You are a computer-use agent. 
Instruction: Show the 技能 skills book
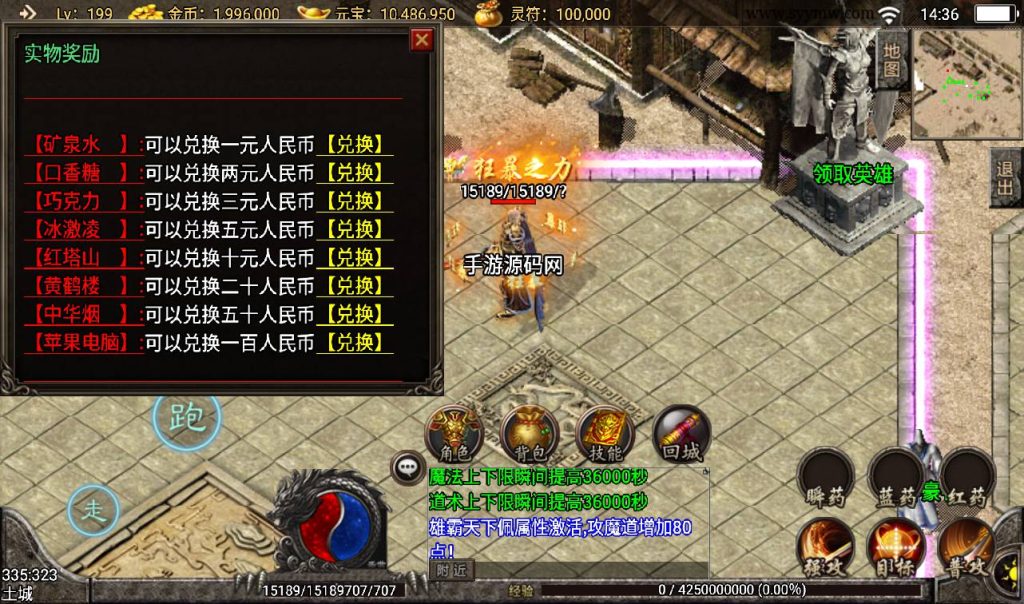tap(605, 433)
